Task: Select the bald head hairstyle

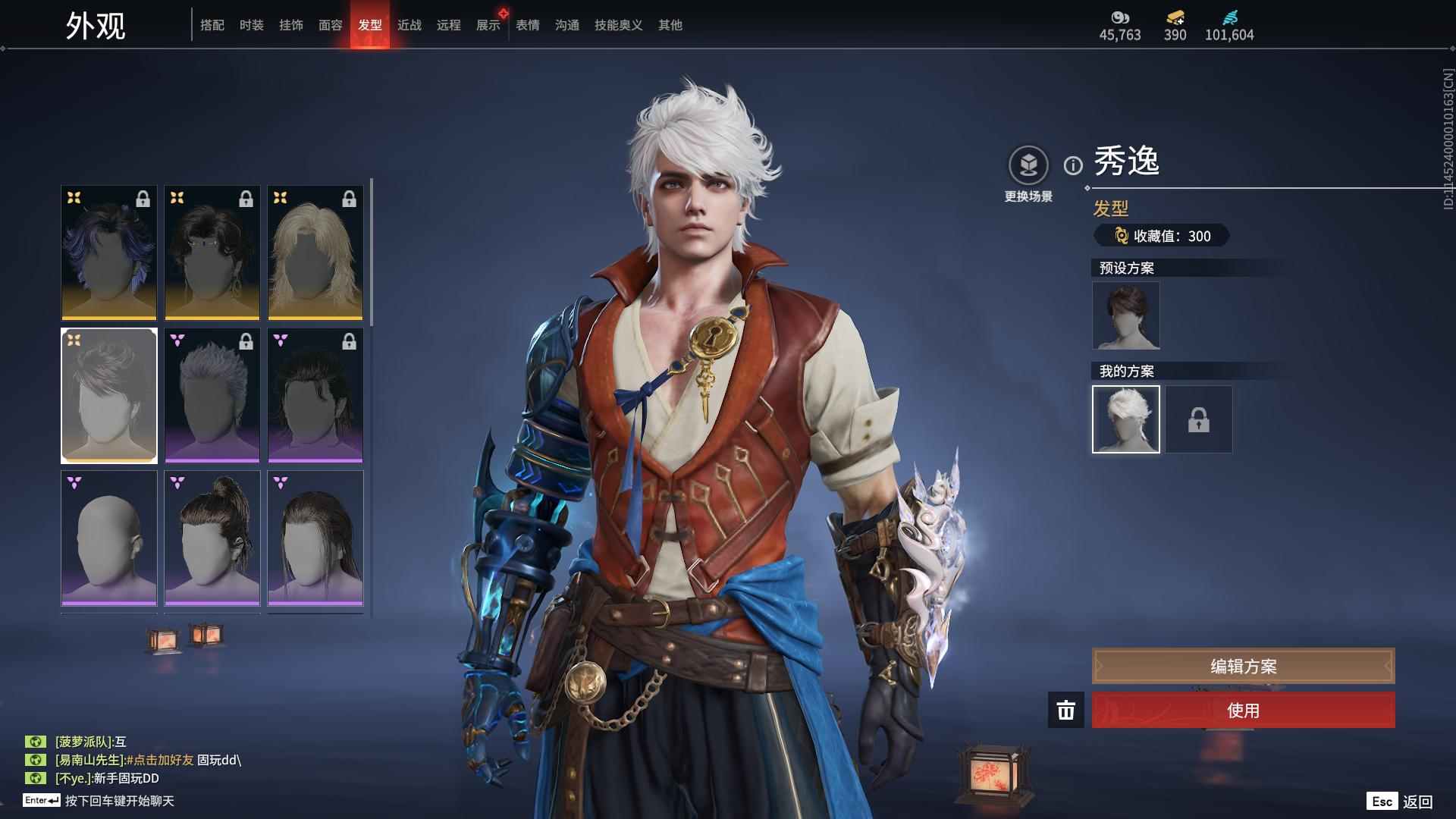Action: click(109, 538)
